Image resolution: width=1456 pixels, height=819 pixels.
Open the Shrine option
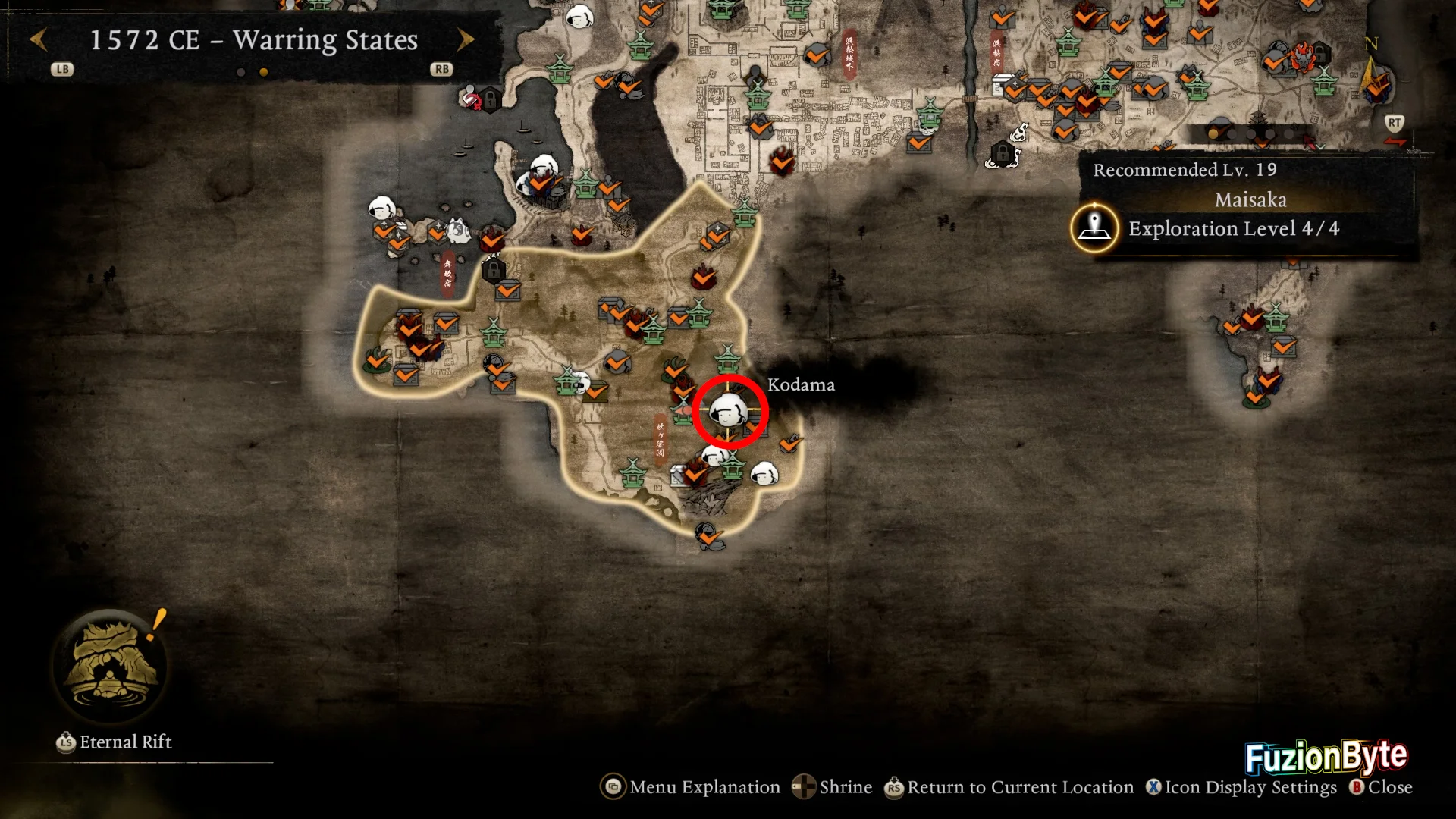tap(833, 787)
